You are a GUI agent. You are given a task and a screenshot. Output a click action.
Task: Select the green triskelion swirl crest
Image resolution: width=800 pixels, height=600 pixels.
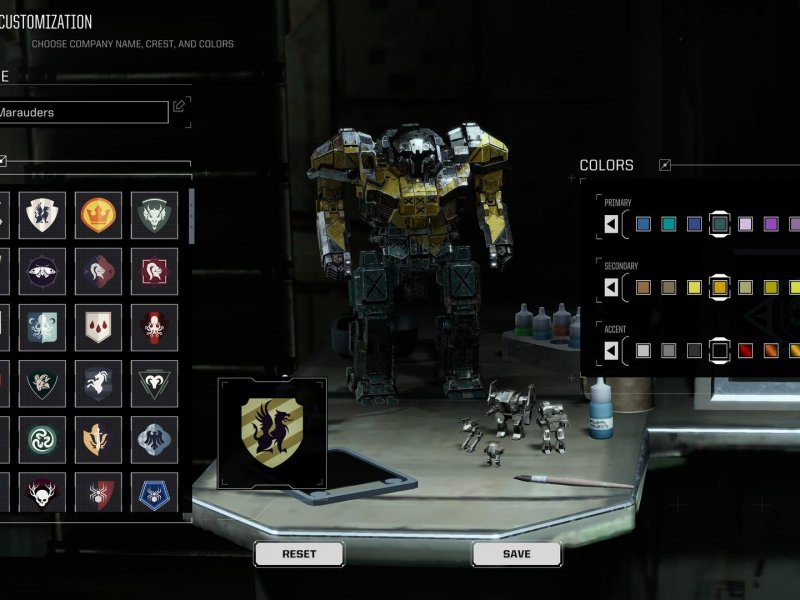(x=42, y=439)
